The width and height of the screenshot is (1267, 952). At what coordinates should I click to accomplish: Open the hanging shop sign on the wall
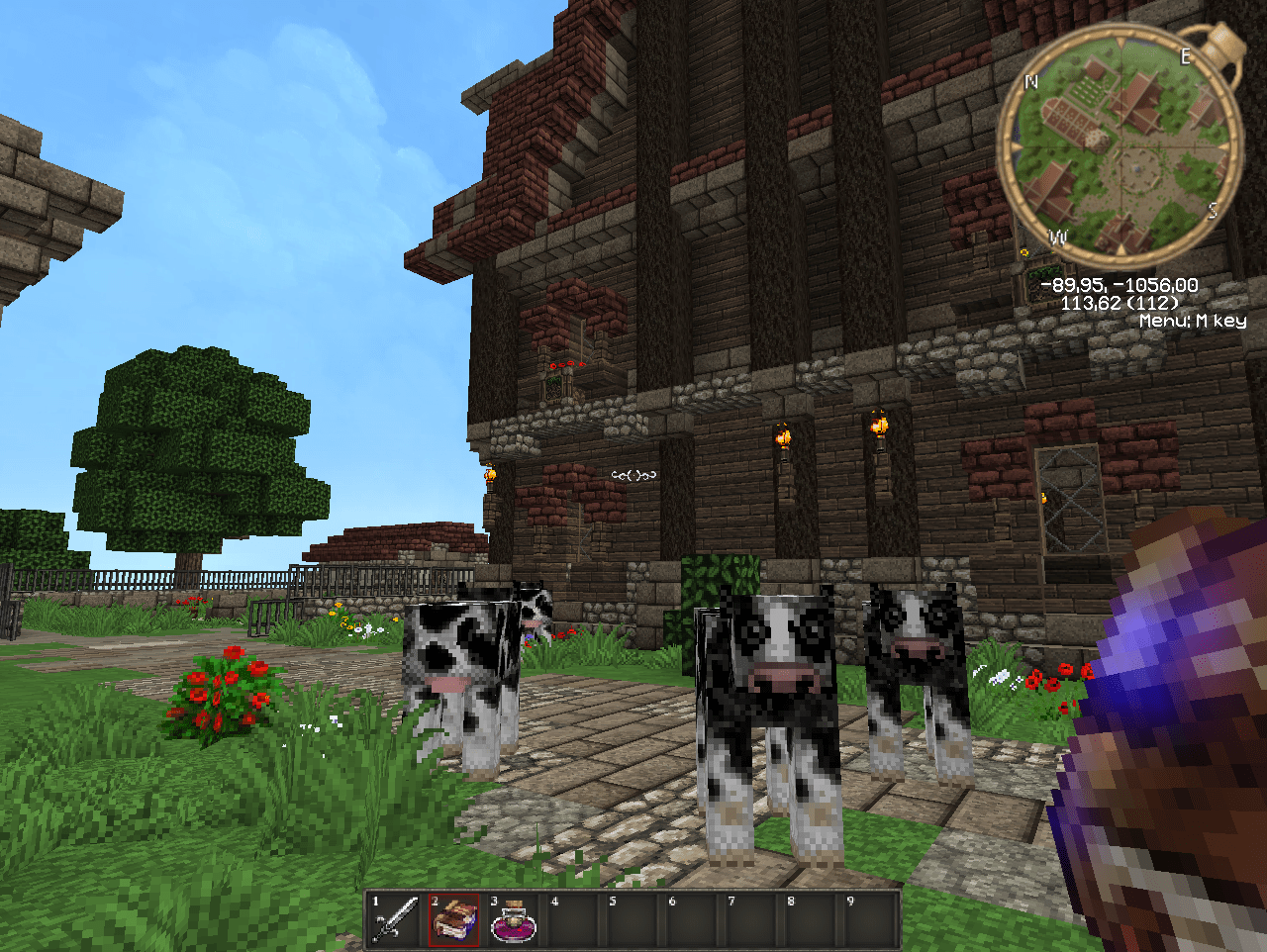633,475
